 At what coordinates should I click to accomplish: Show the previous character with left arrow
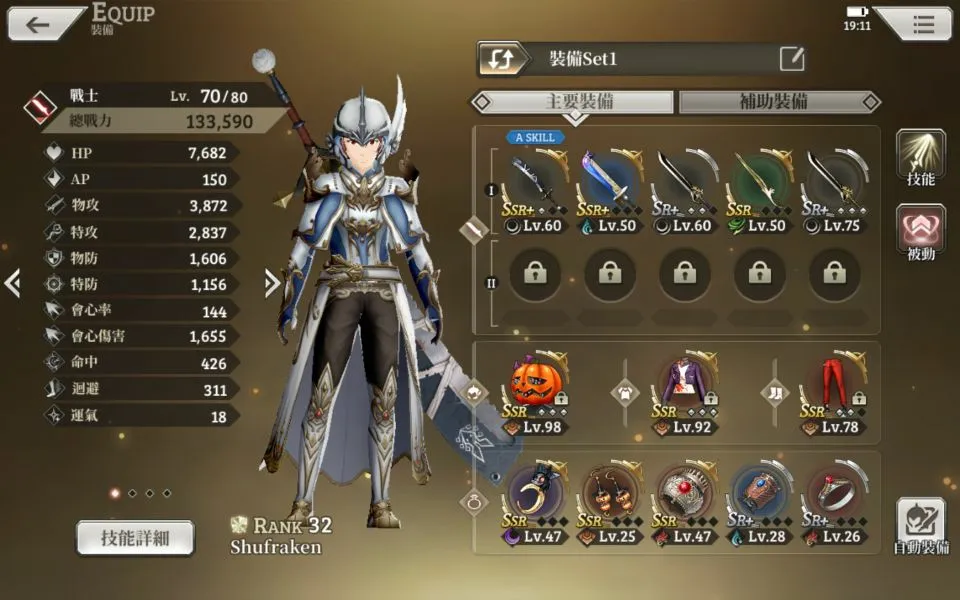pos(13,284)
